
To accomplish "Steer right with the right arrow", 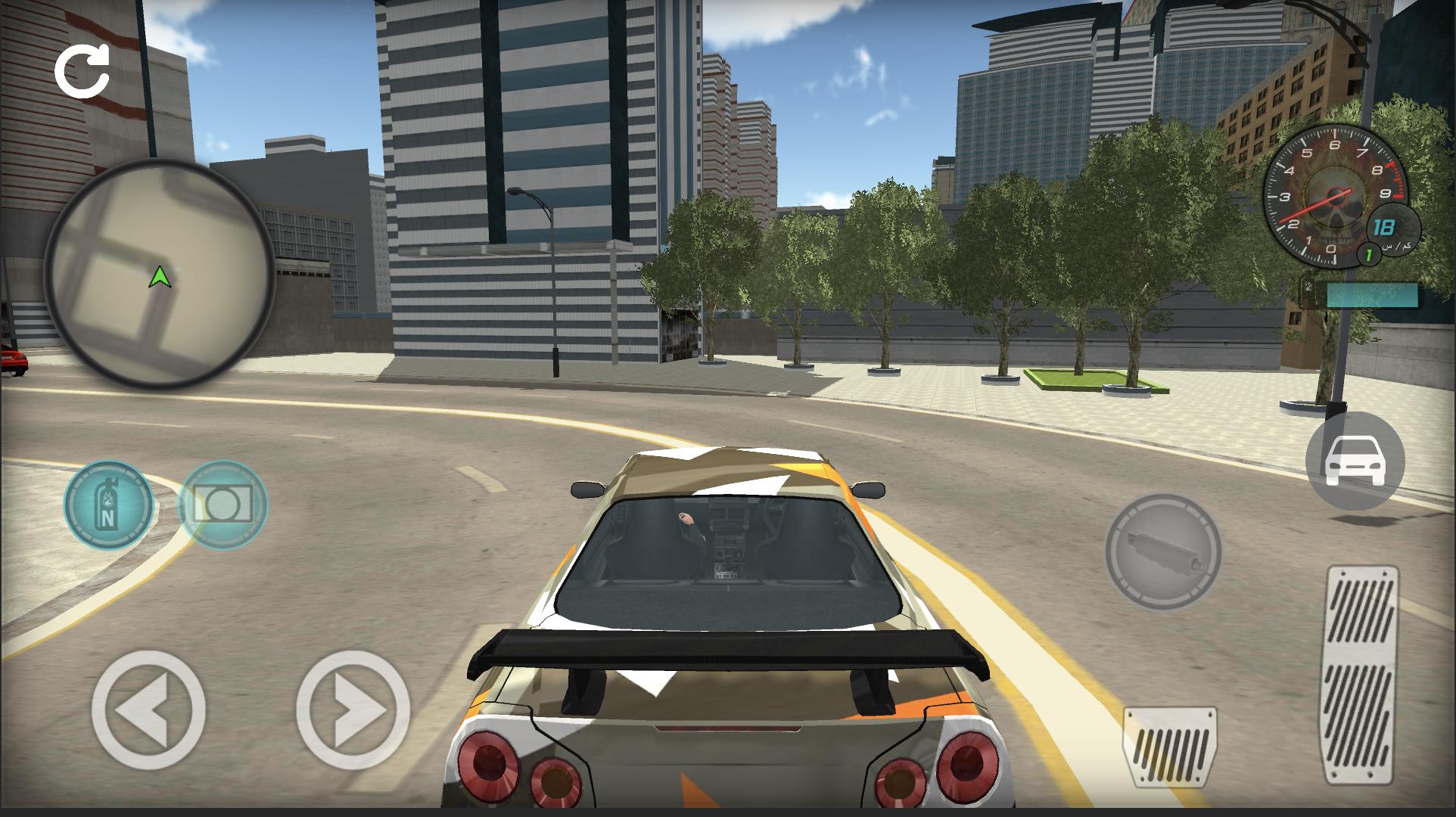I will (353, 710).
